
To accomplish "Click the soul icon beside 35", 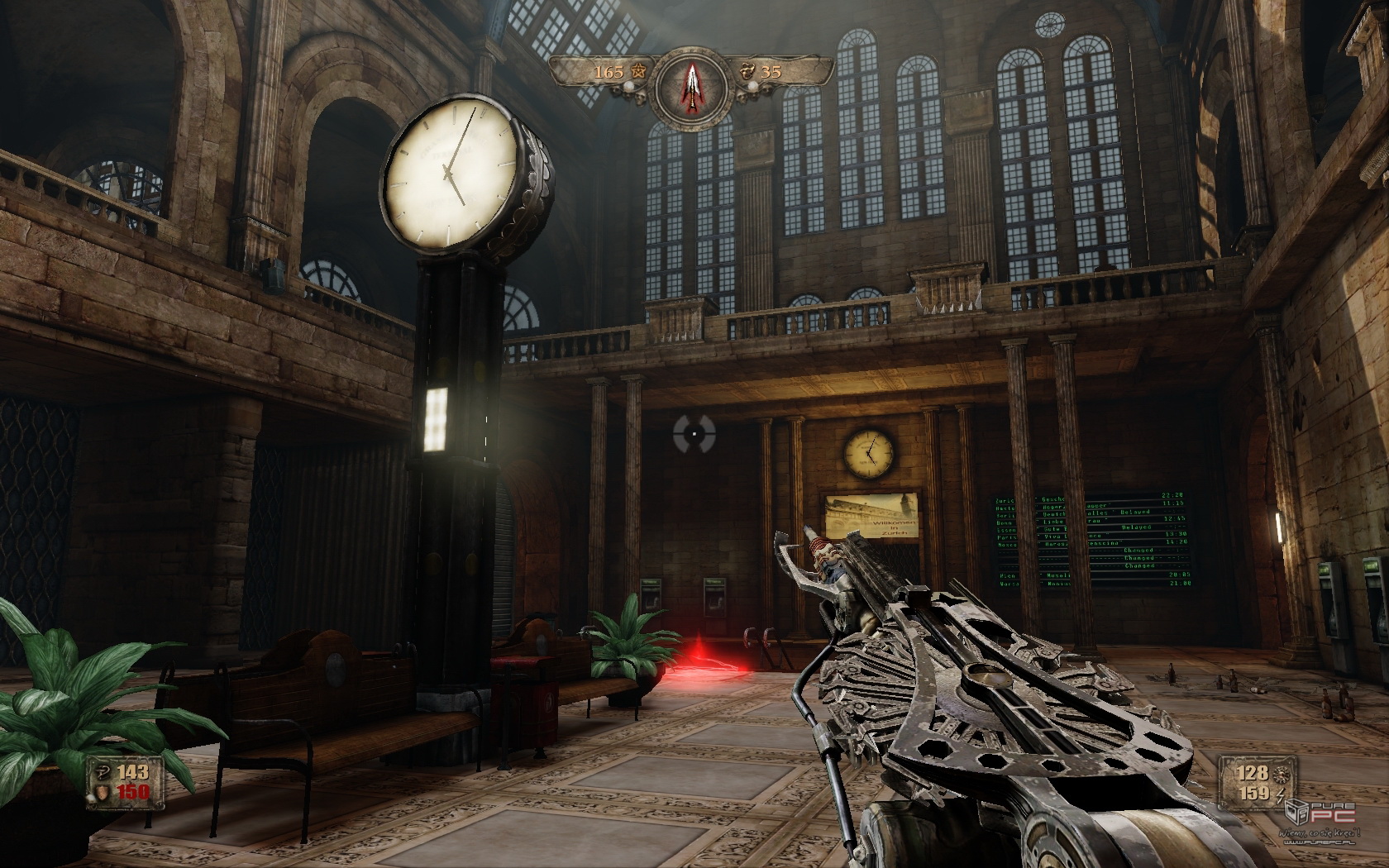I will 747,71.
